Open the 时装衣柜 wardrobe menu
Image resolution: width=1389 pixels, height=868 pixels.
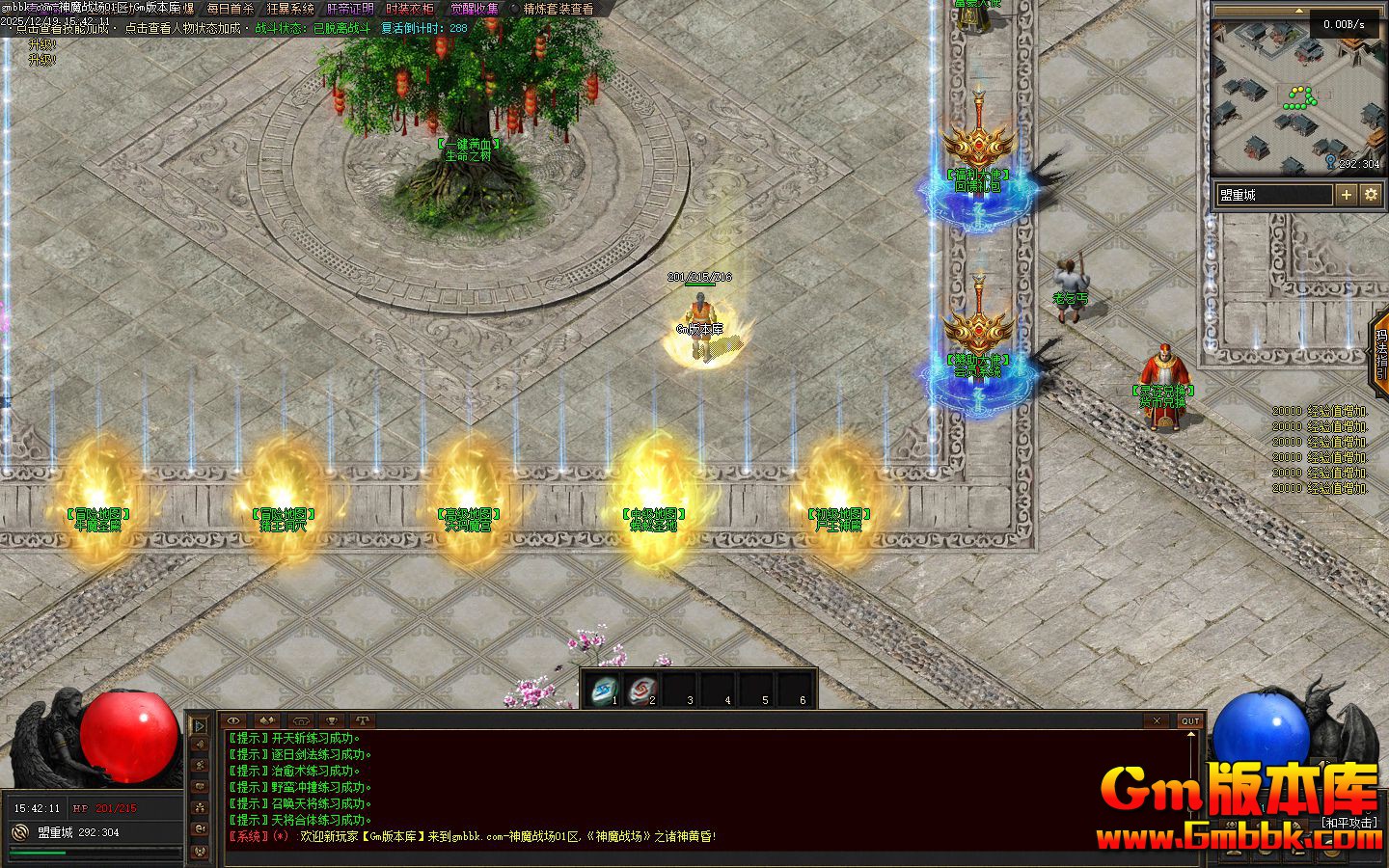click(x=410, y=9)
